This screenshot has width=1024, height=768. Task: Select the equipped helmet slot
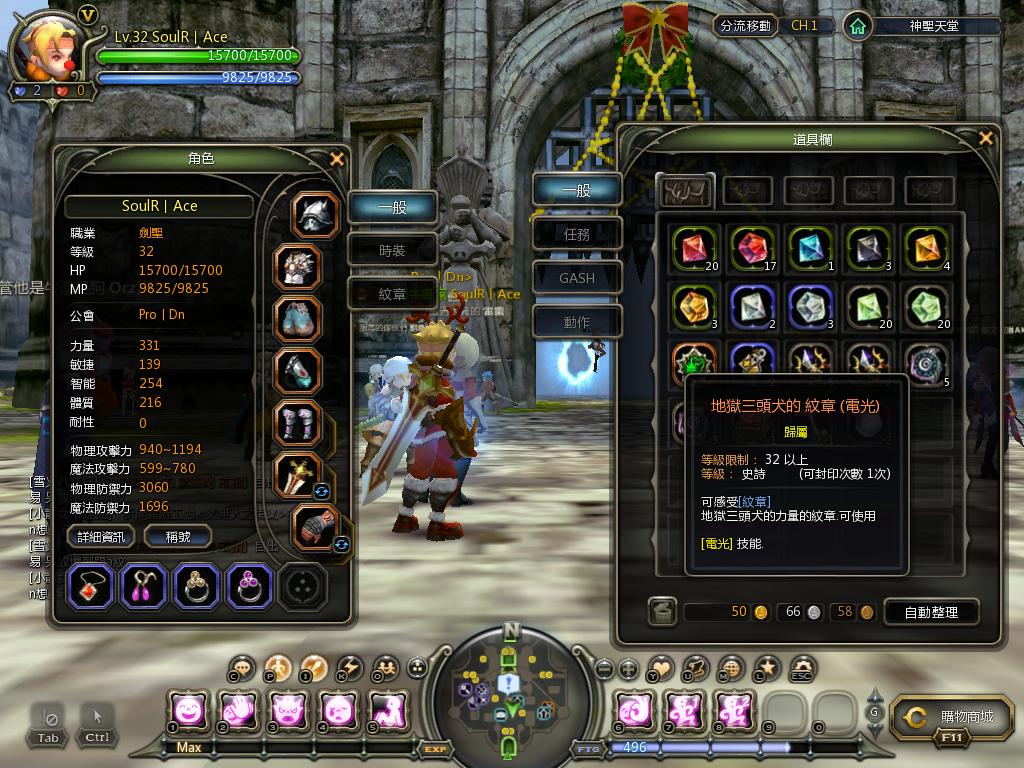316,215
